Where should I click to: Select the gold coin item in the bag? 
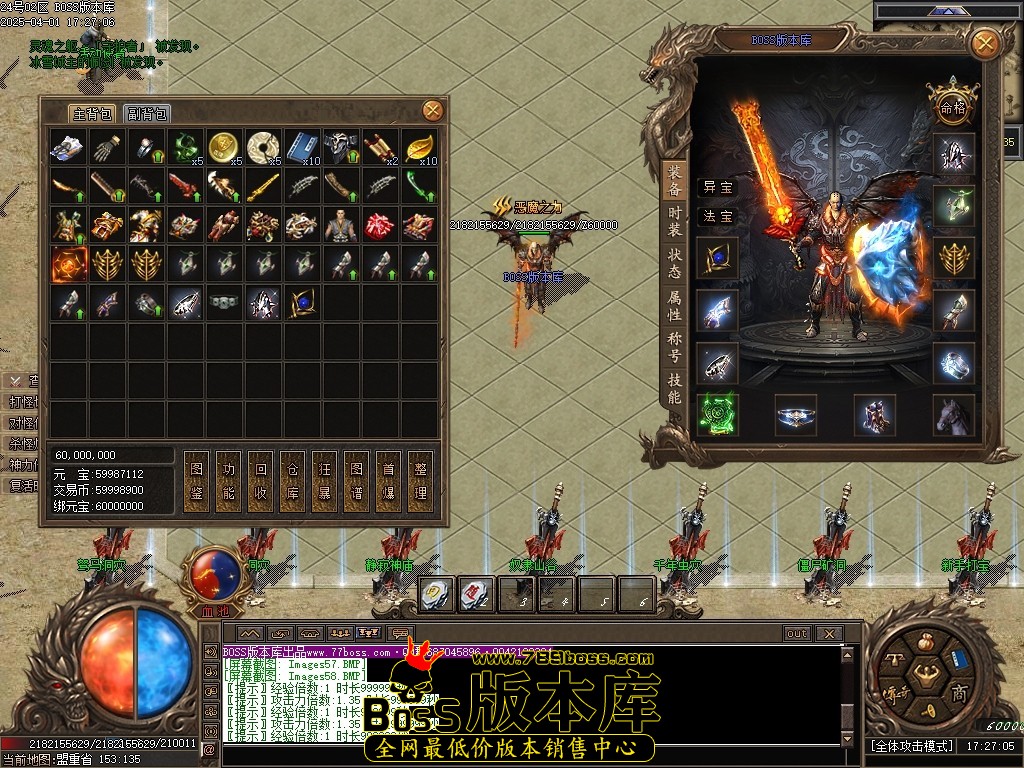pyautogui.click(x=224, y=147)
